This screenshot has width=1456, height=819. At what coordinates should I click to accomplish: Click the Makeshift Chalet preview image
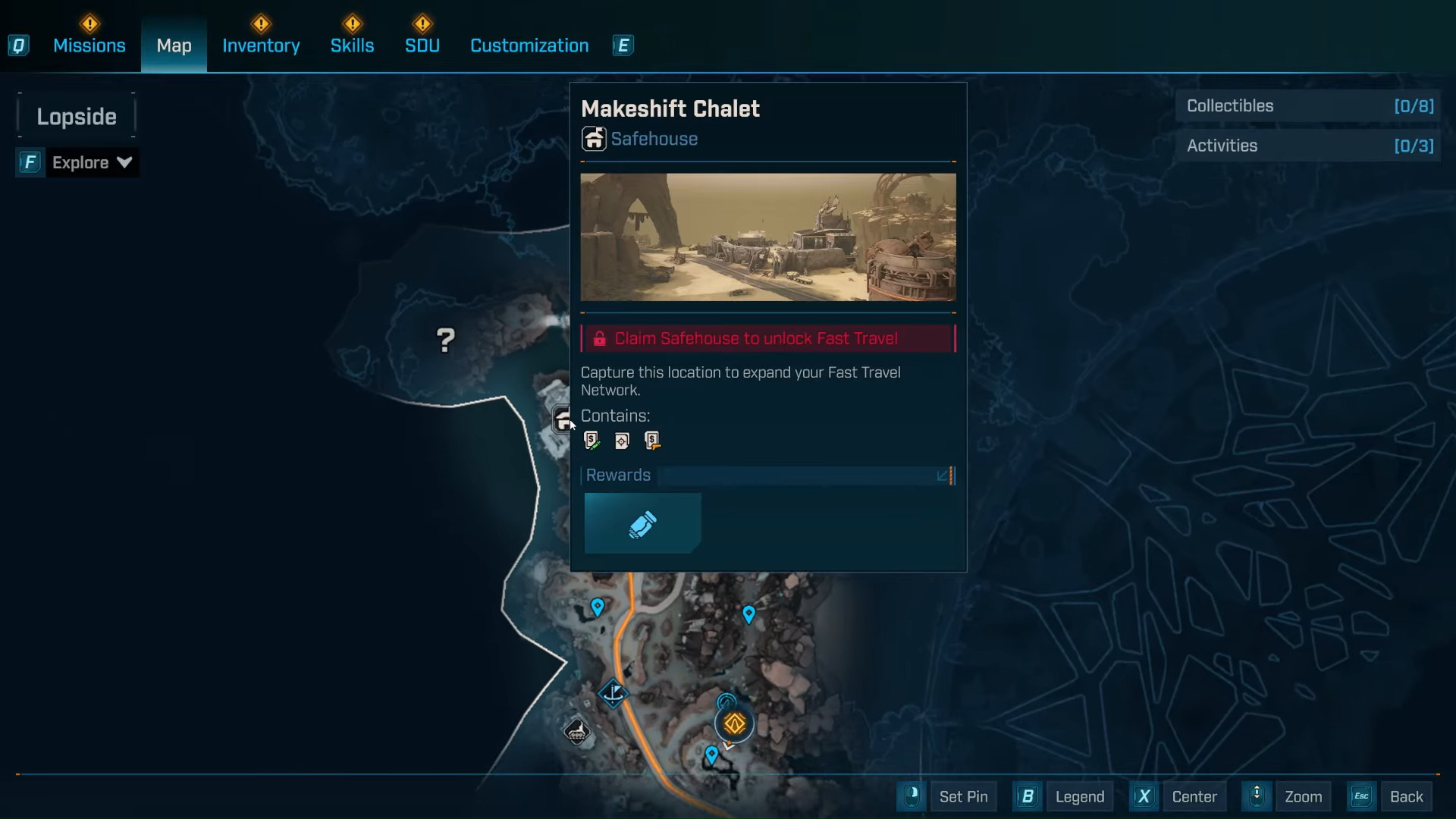[767, 237]
